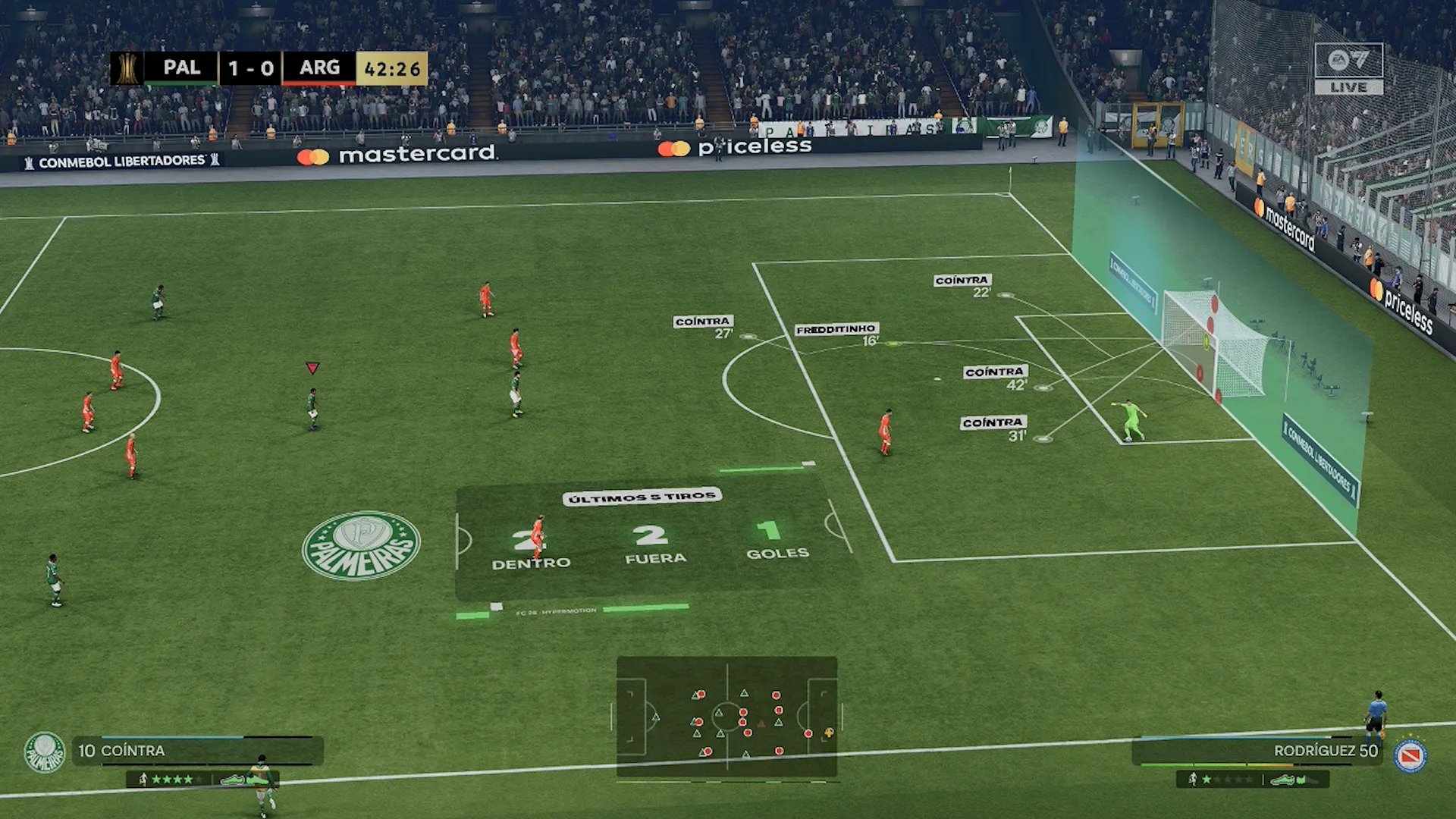Select the Rodríguez 50 player name panel
This screenshot has width=1456, height=819.
click(x=1256, y=751)
